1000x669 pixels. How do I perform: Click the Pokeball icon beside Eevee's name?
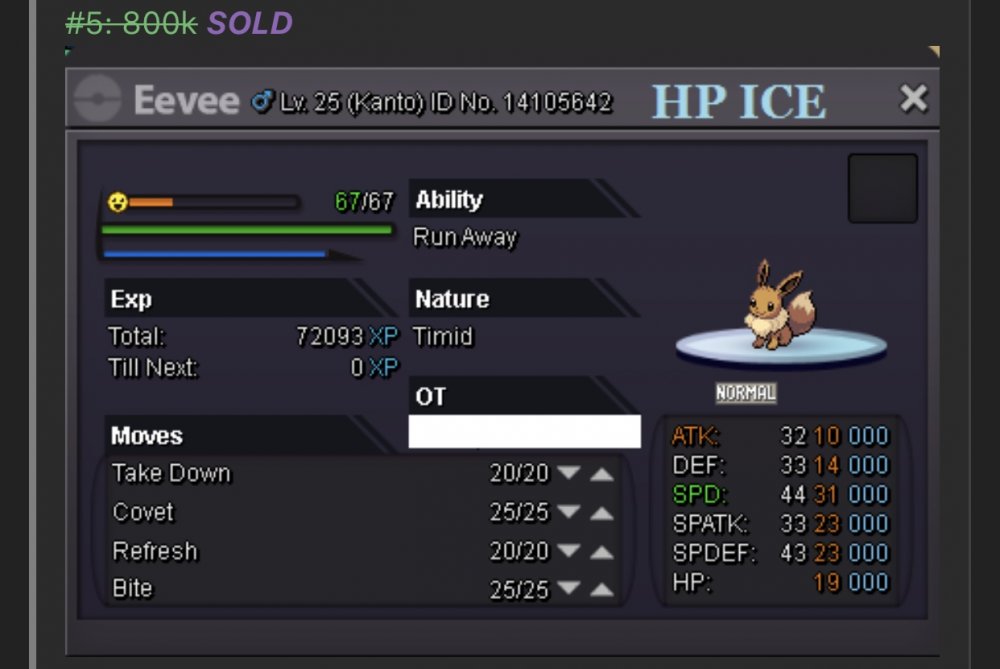point(98,99)
